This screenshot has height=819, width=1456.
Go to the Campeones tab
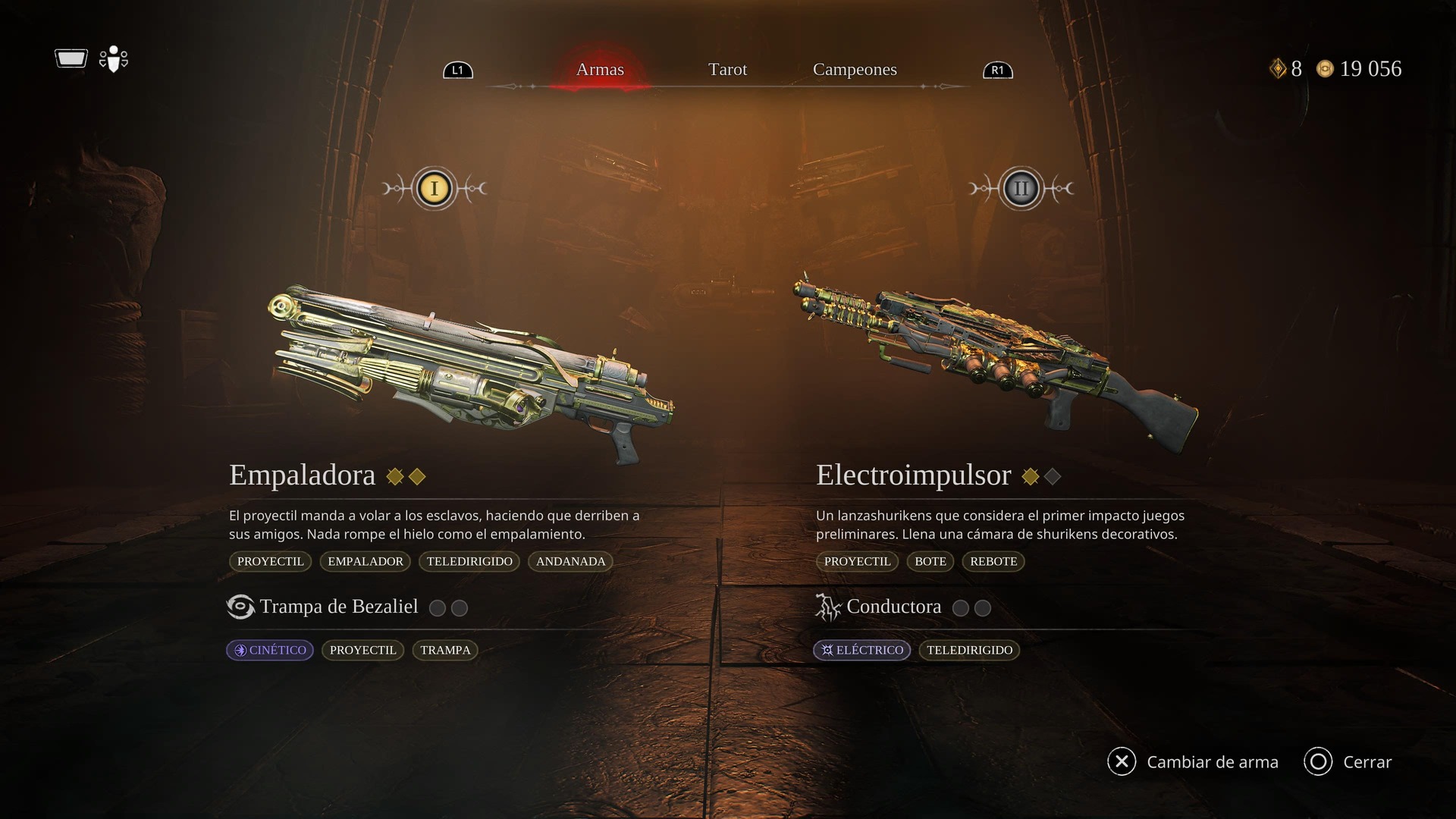(855, 70)
